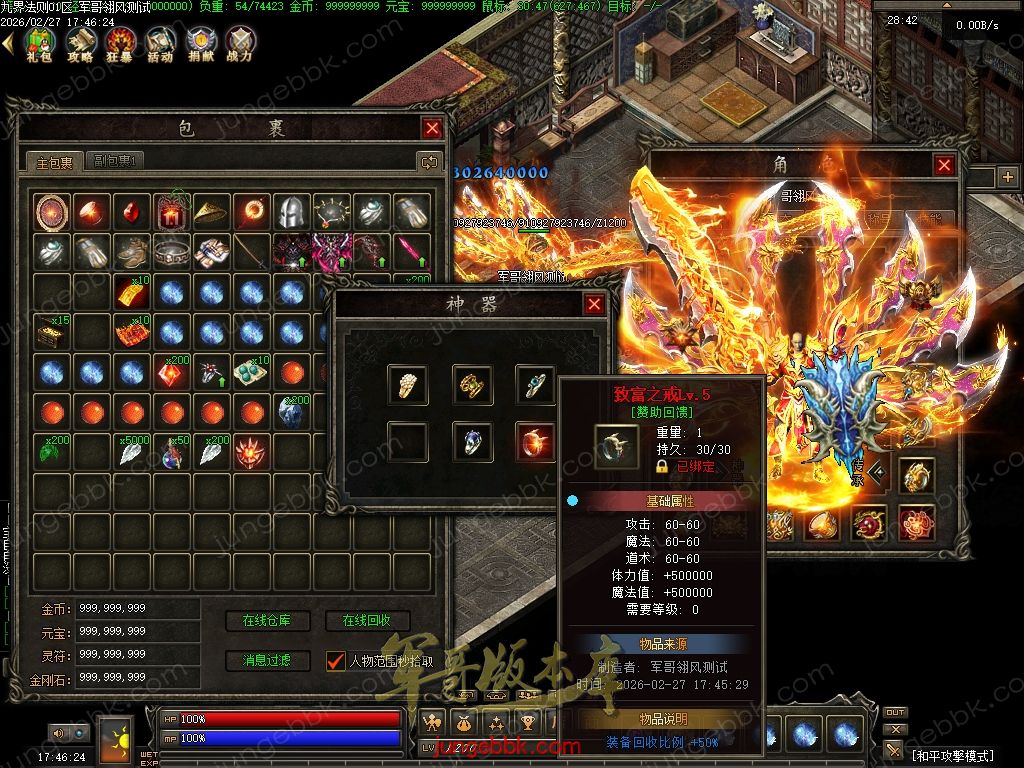1024x768 pixels.
Task: Select the red flame orb artifact slot
Action: tap(535, 442)
